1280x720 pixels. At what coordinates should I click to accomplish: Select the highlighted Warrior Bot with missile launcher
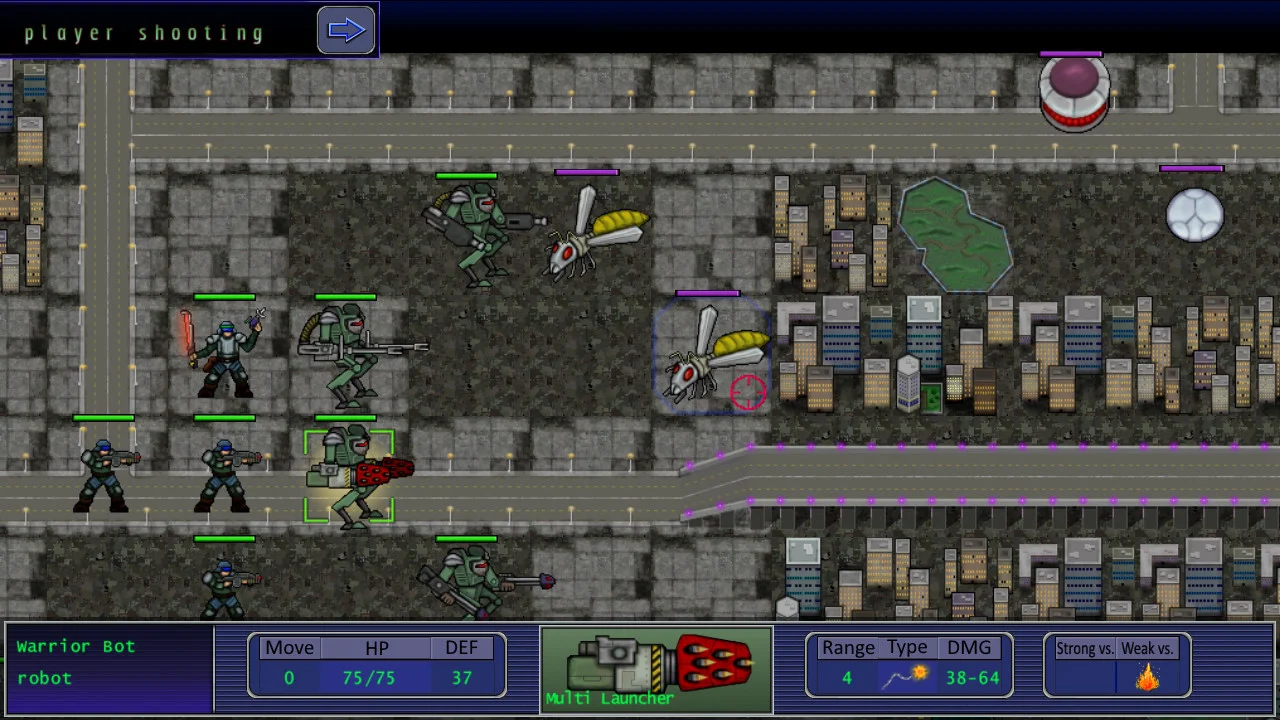coord(350,475)
